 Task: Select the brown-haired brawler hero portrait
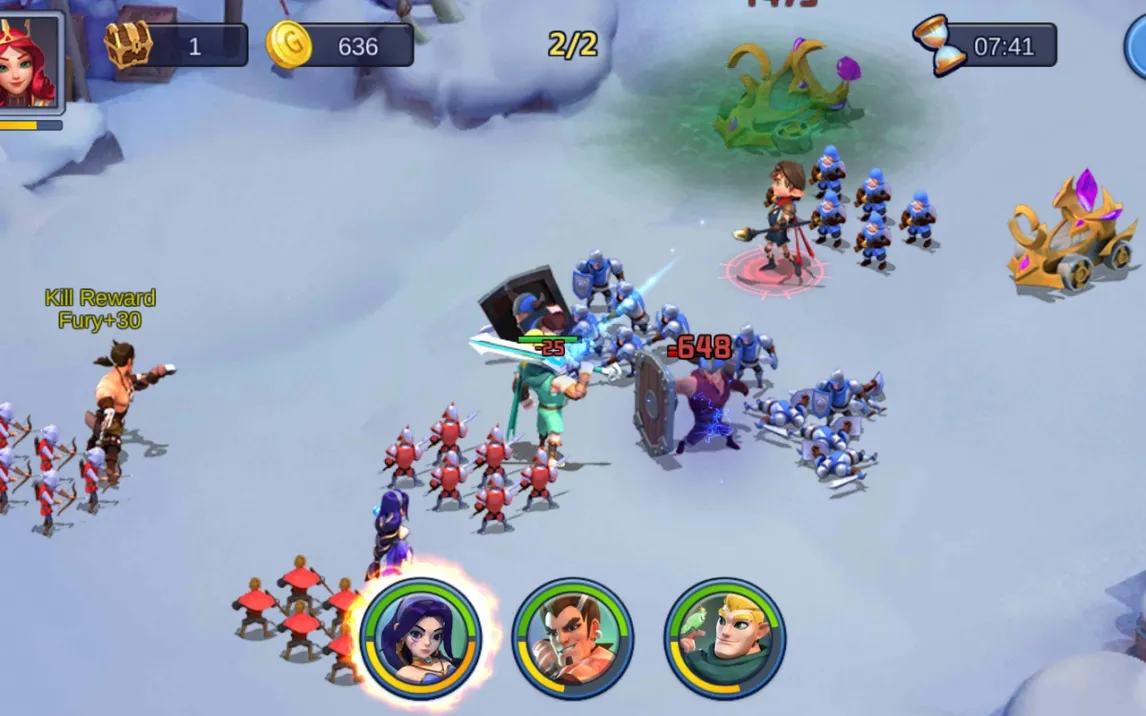click(572, 638)
